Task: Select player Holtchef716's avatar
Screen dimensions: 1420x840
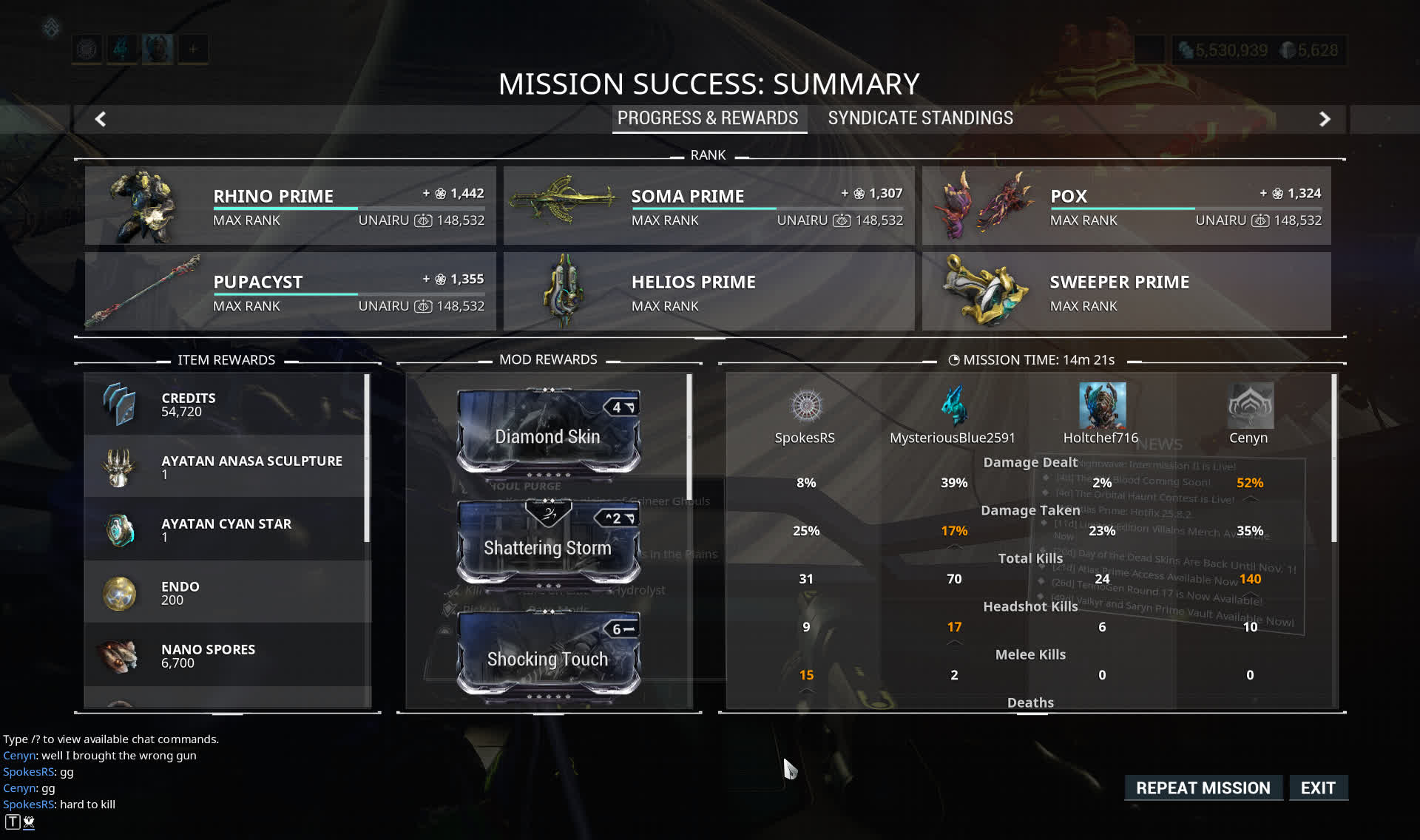Action: 1102,405
